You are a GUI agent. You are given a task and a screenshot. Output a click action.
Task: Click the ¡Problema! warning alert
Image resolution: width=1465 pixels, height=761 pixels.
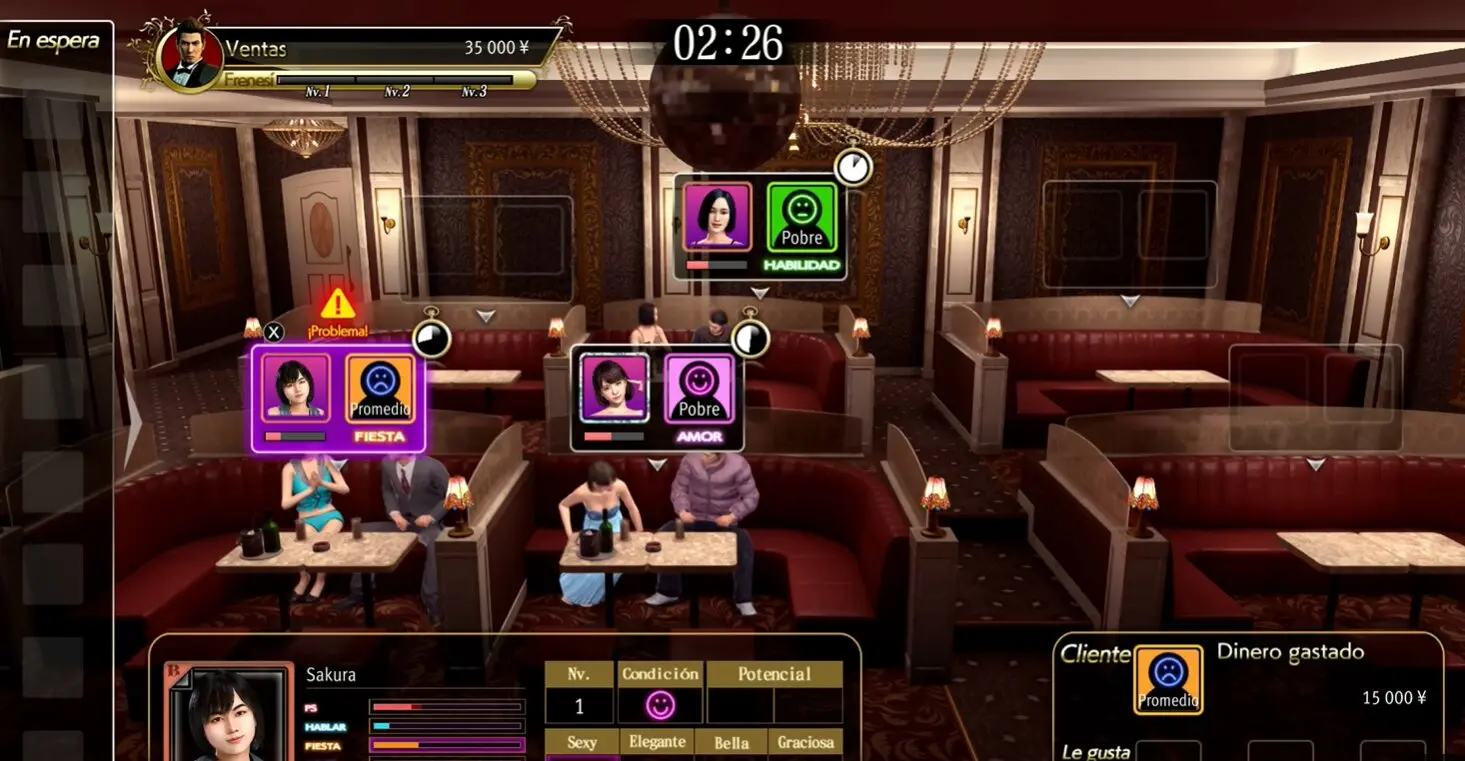(338, 311)
